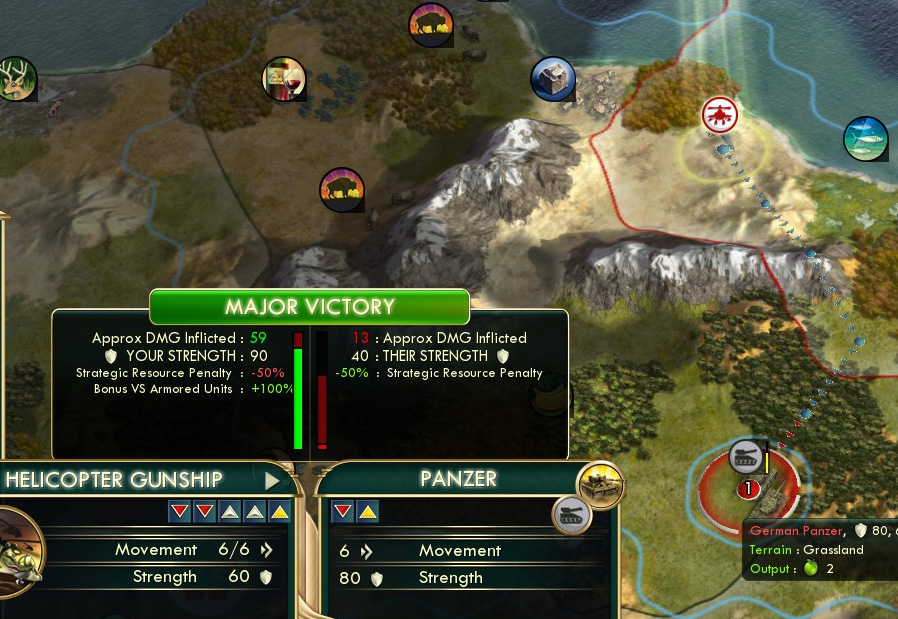The height and width of the screenshot is (619, 898).
Task: Open the Panzer portrait in the enemy panel
Action: click(x=600, y=485)
